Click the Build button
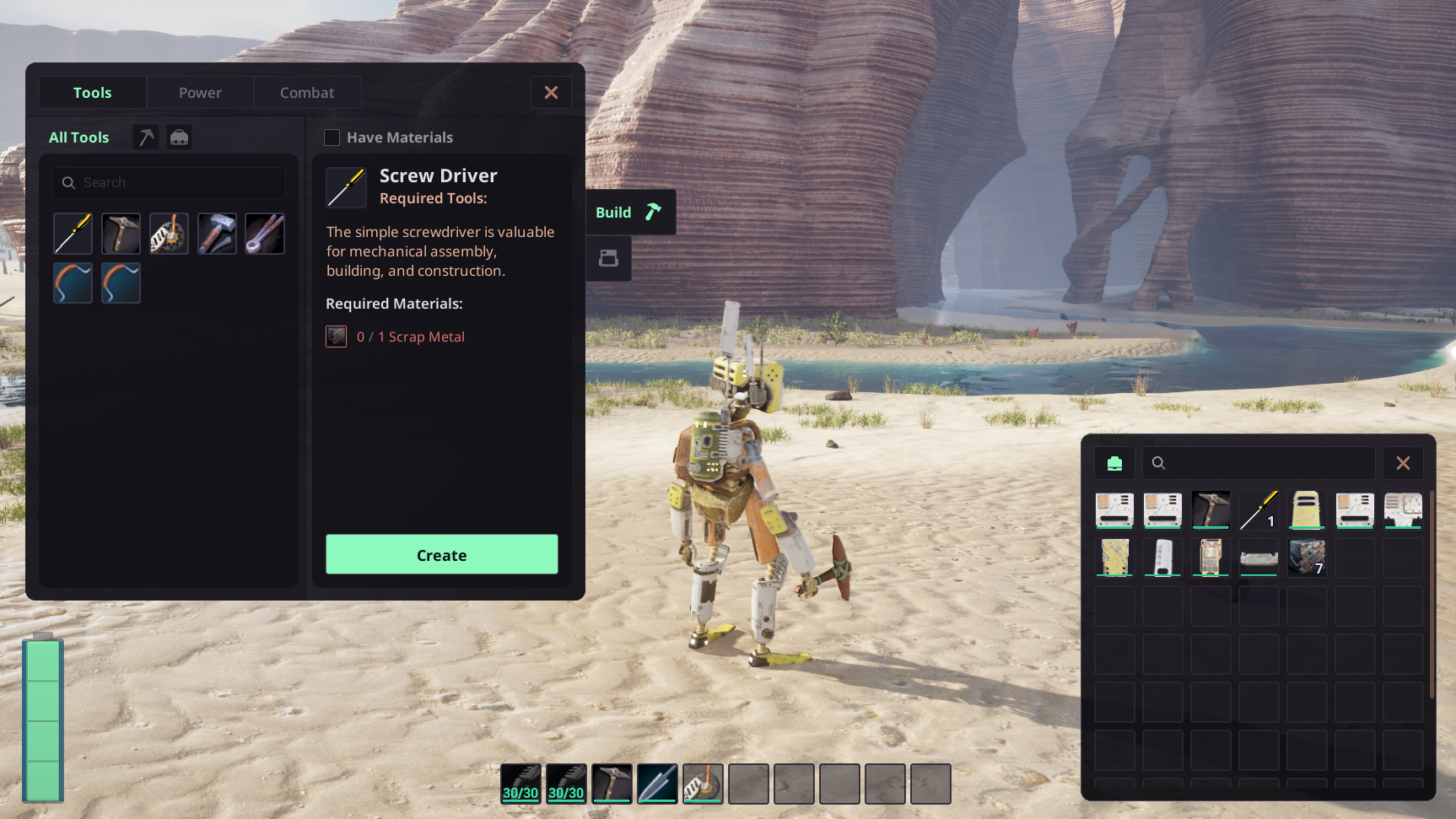 point(630,213)
